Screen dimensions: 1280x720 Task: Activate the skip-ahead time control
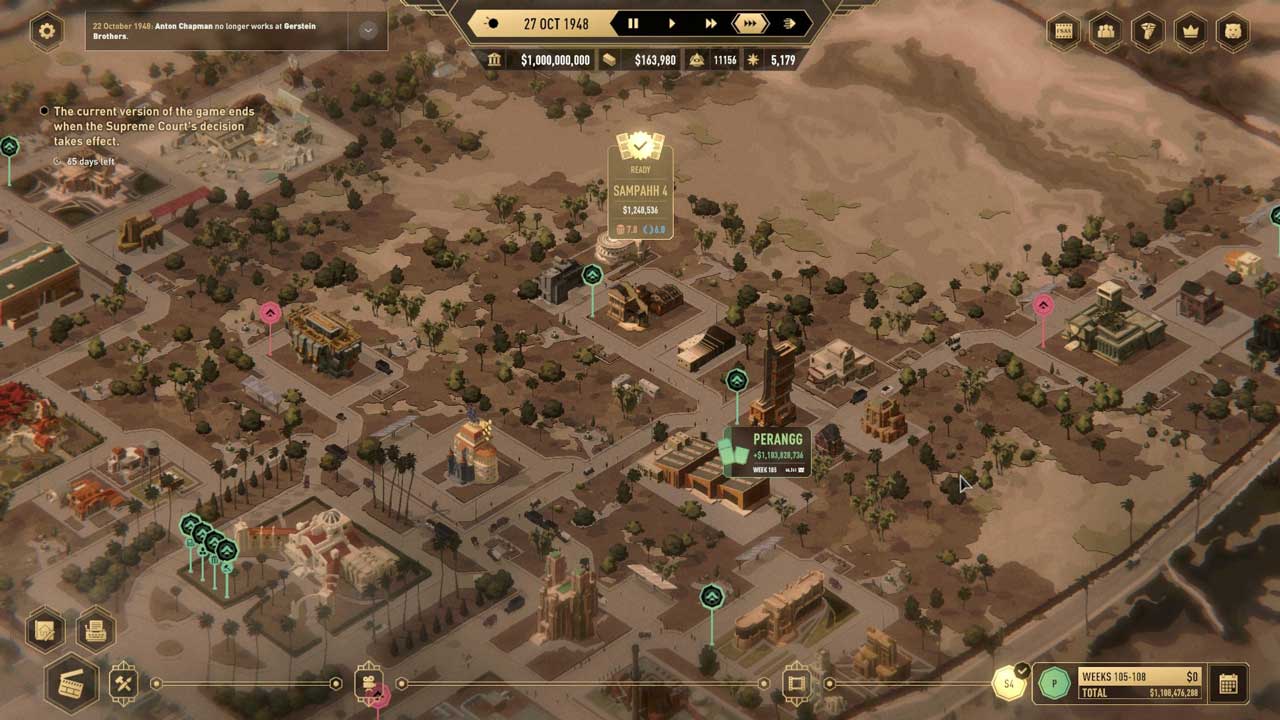click(x=789, y=23)
